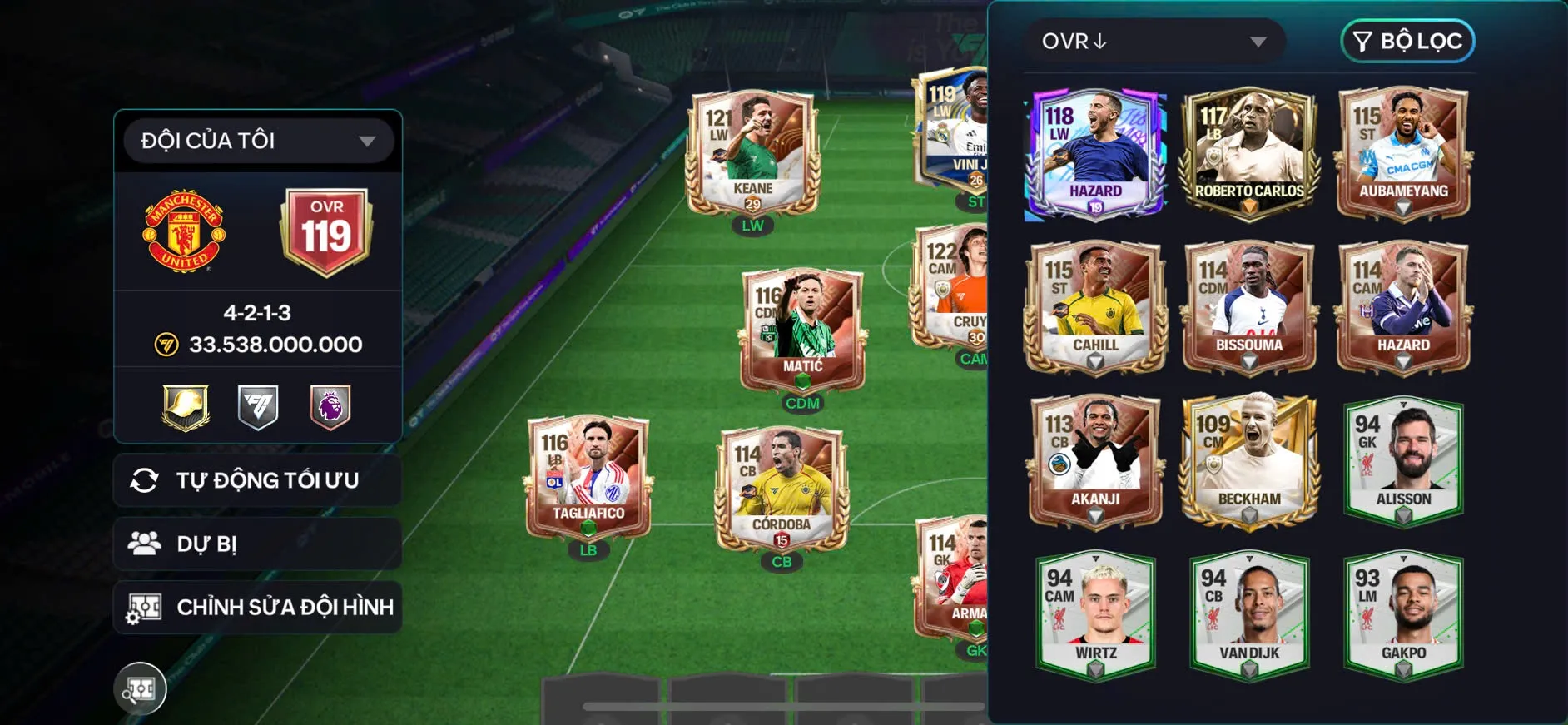Viewport: 1568px width, 725px height.
Task: Open the BỘ LỌC filter
Action: point(1407,42)
